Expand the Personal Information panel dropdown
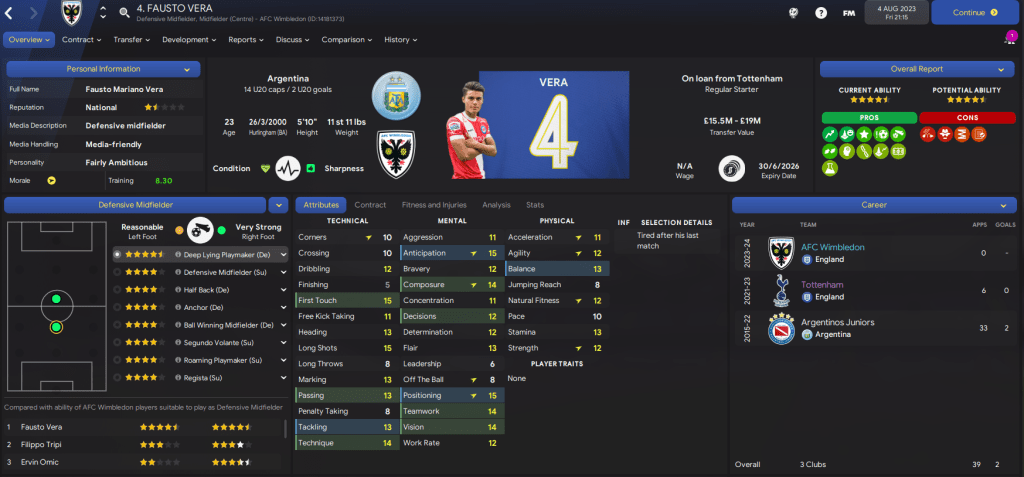This screenshot has height=477, width=1024. pos(187,69)
